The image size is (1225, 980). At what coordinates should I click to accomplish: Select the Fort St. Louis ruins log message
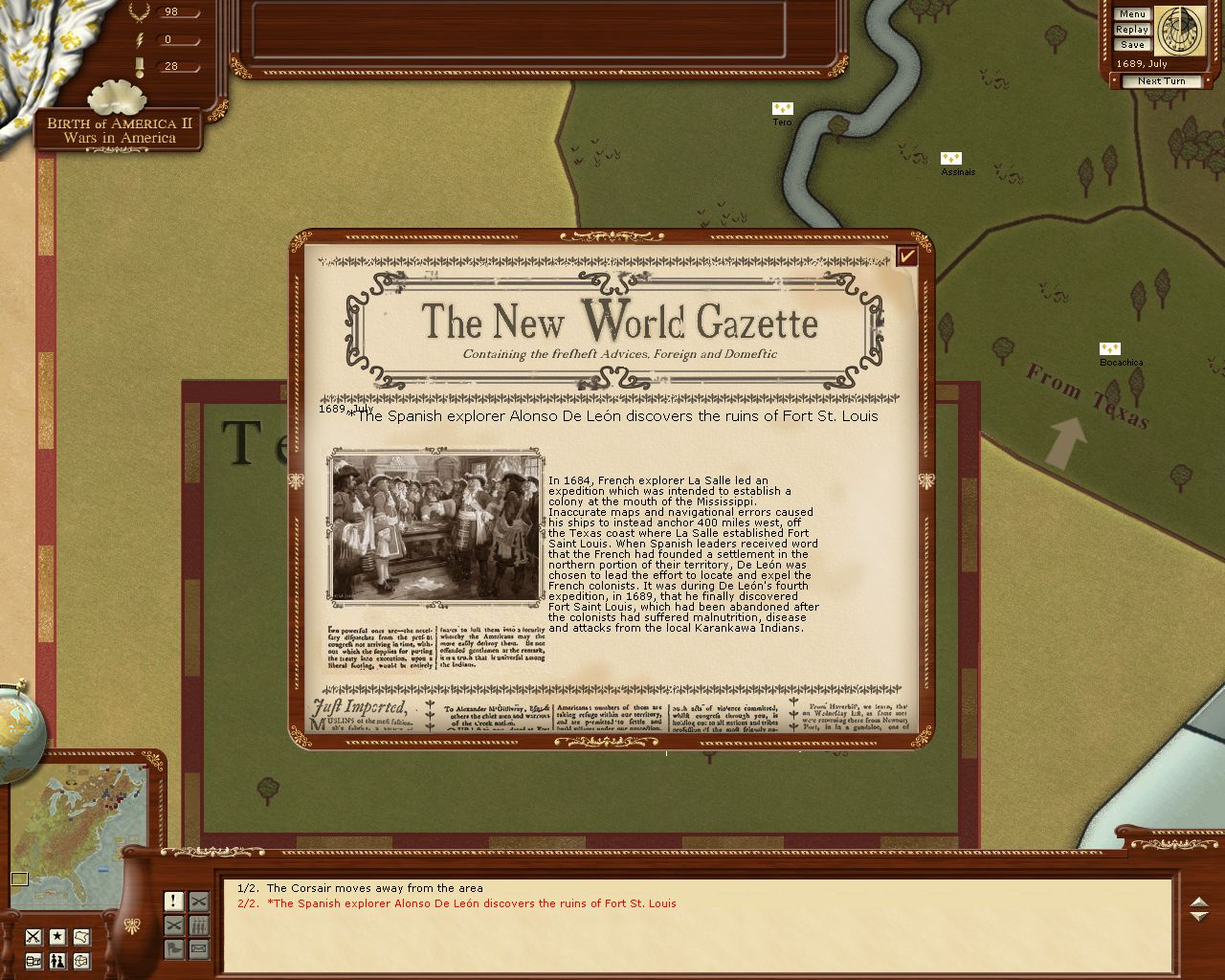[457, 903]
